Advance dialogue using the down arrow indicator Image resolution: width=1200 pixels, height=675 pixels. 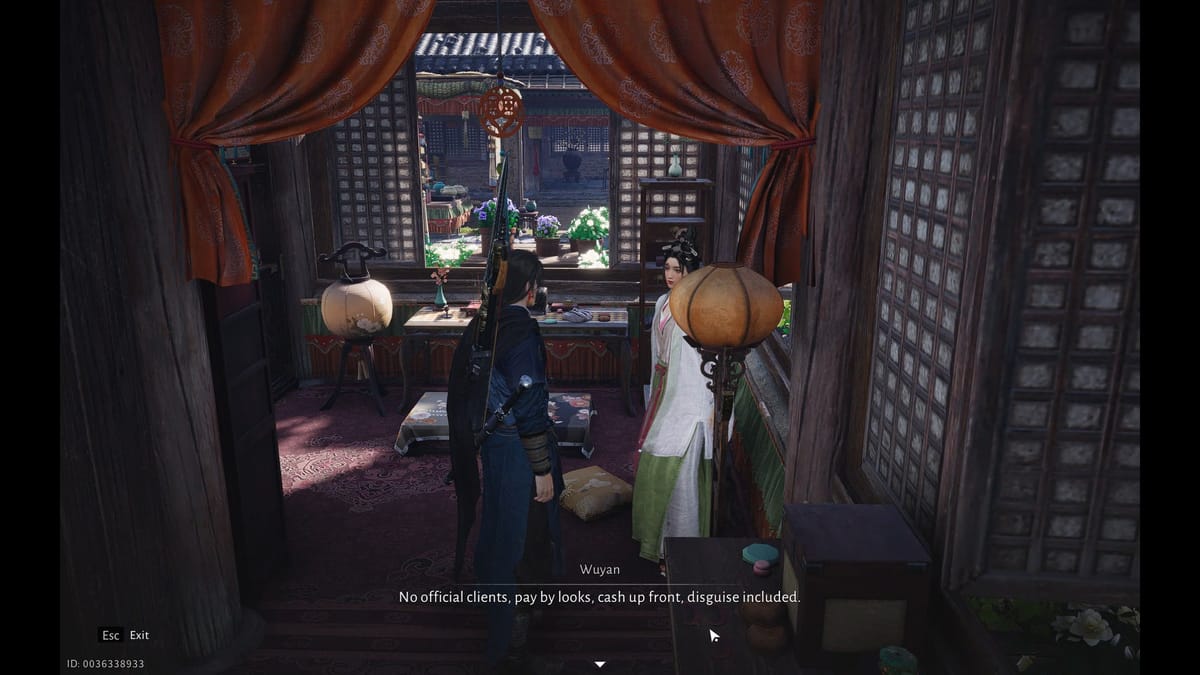point(600,663)
